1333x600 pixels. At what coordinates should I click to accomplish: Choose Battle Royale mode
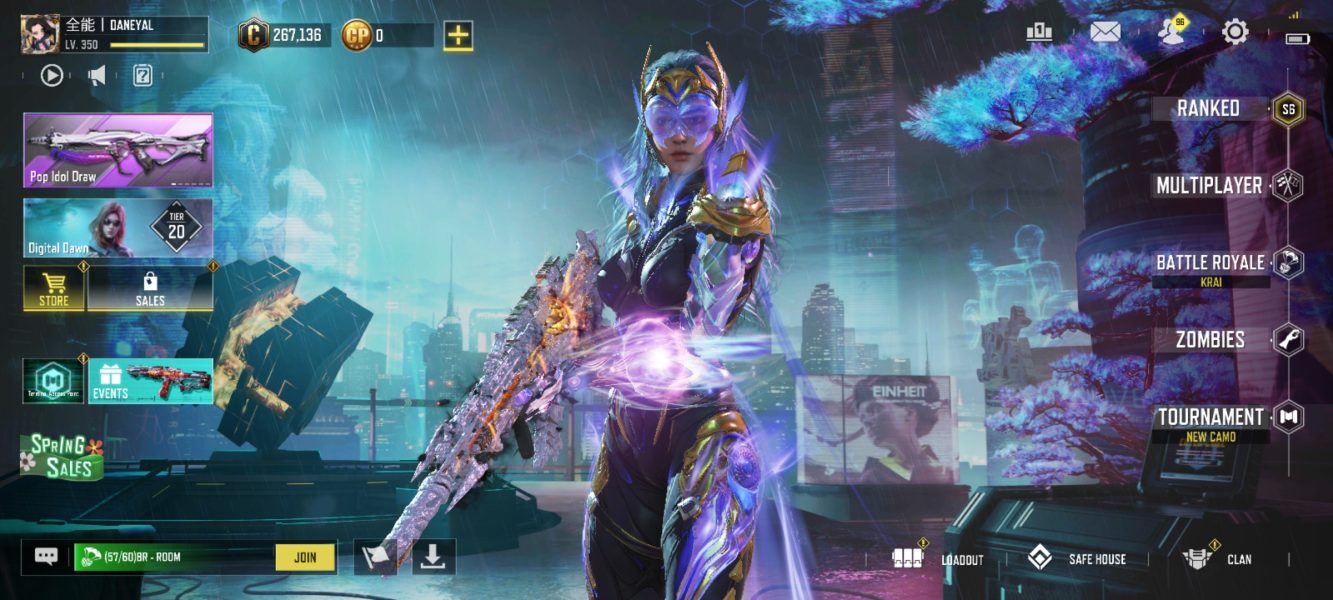[x=1210, y=262]
